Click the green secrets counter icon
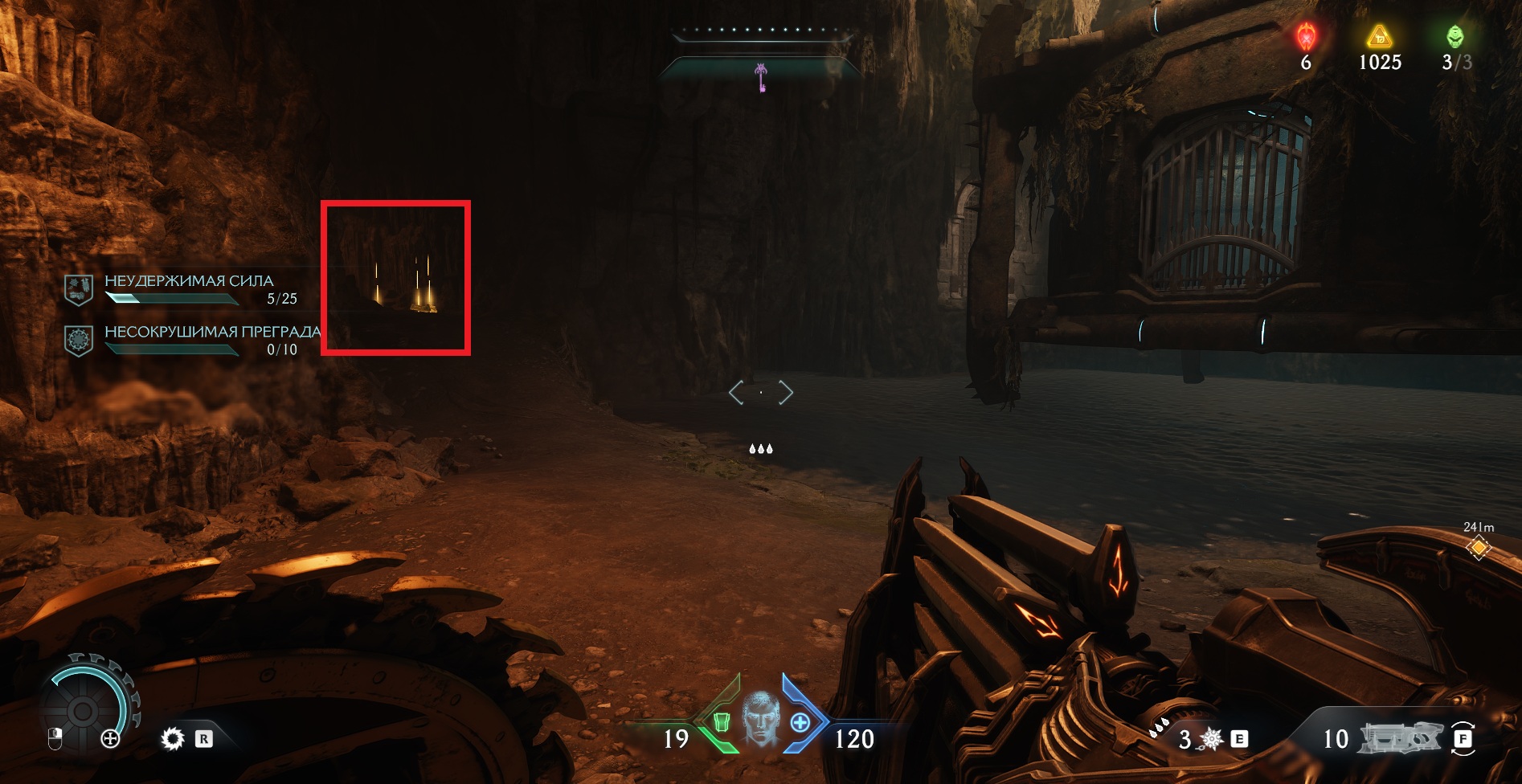Viewport: 1522px width, 784px height. pyautogui.click(x=1455, y=37)
